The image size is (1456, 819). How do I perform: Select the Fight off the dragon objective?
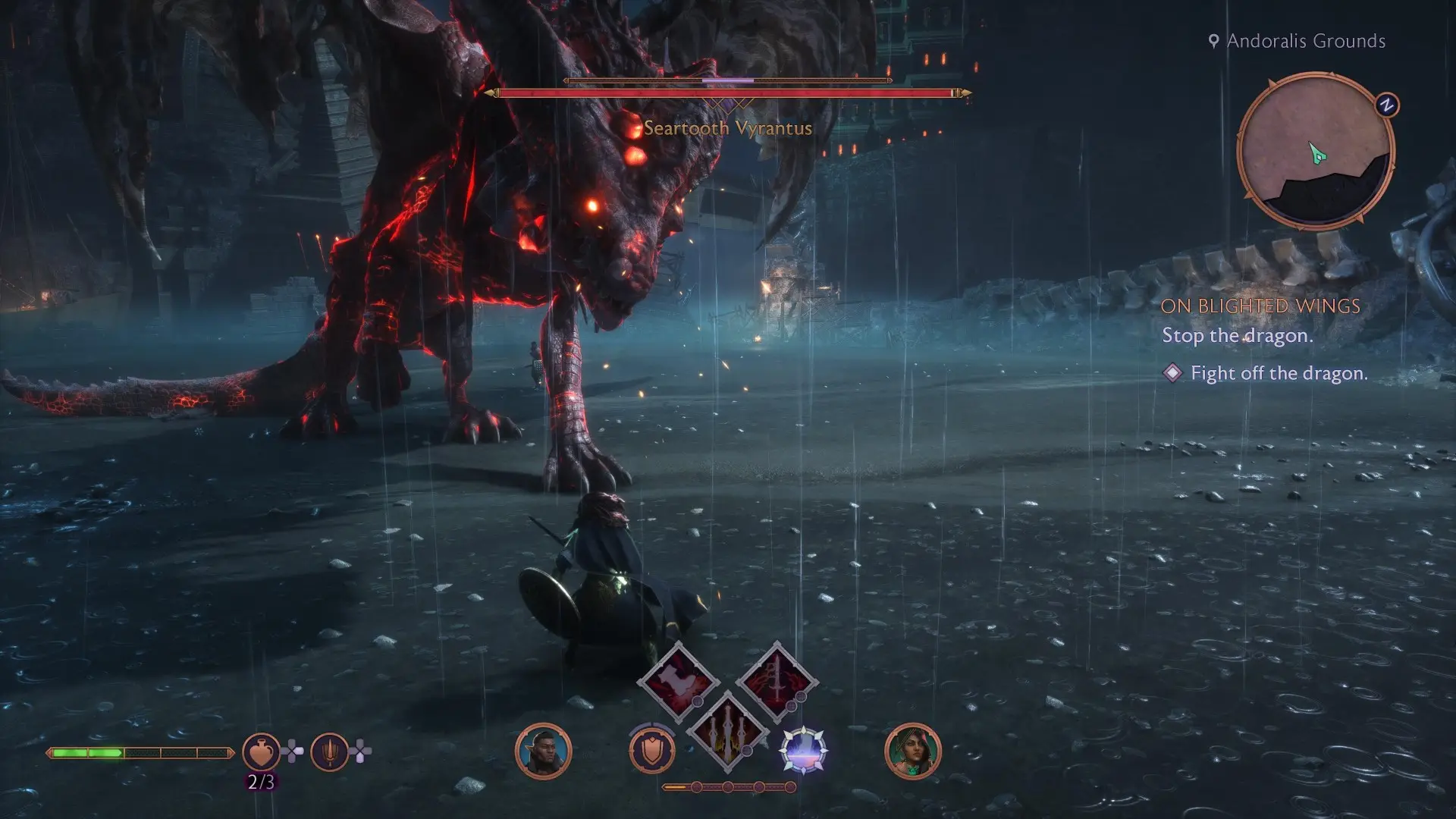pos(1279,373)
